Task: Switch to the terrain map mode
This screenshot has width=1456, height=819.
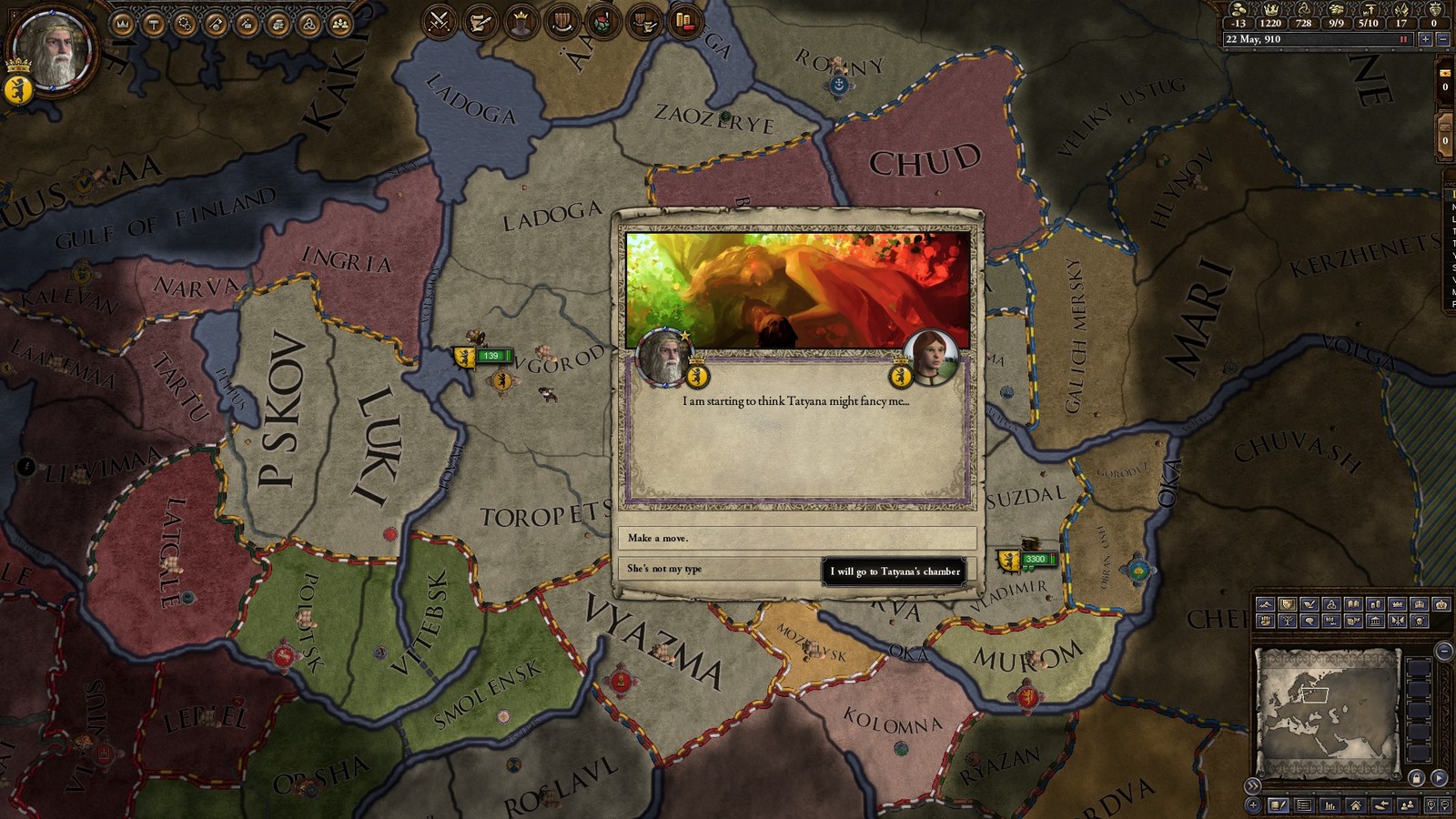Action: point(1265,604)
